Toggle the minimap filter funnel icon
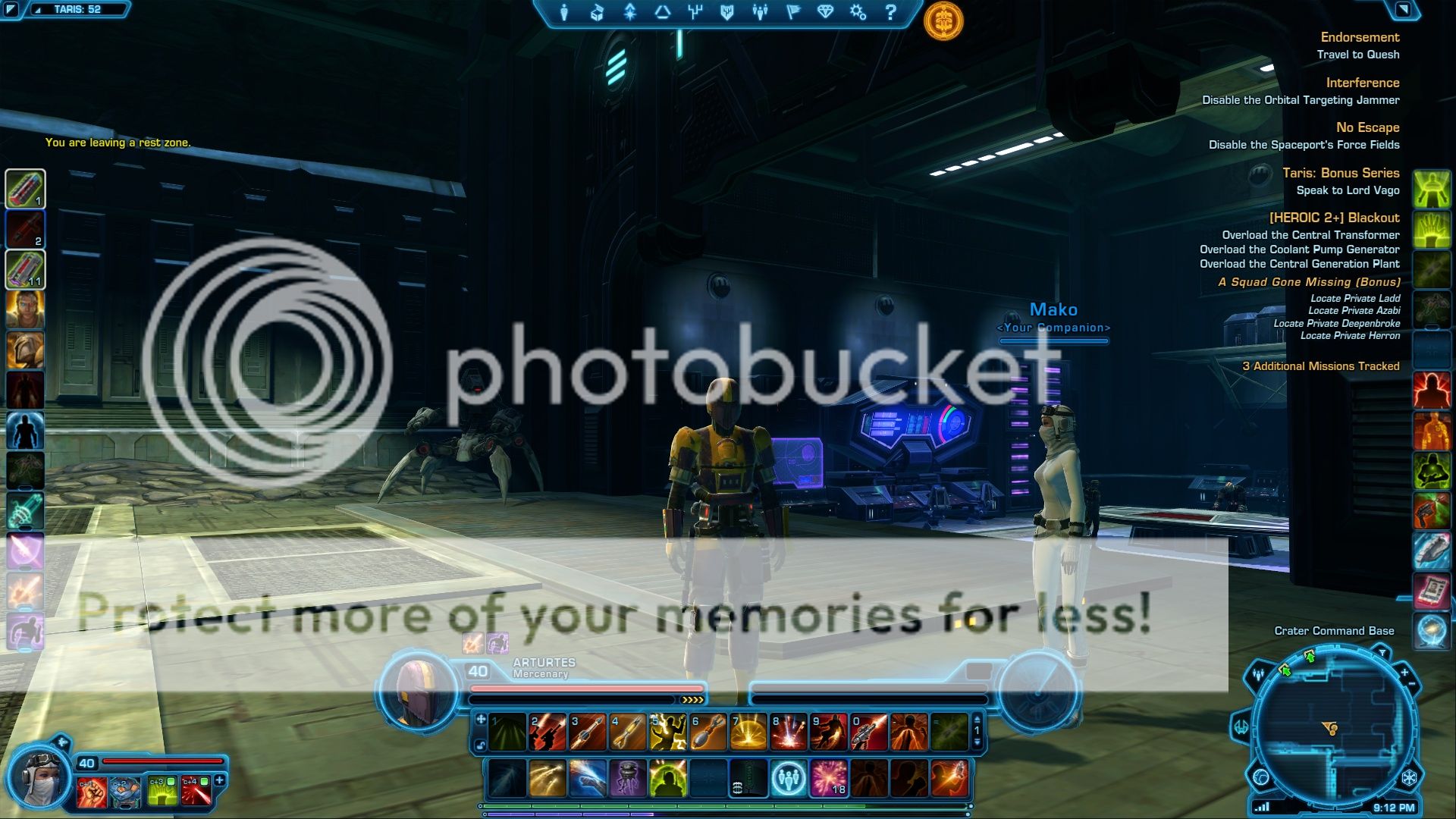The width and height of the screenshot is (1456, 819). coord(1382,653)
